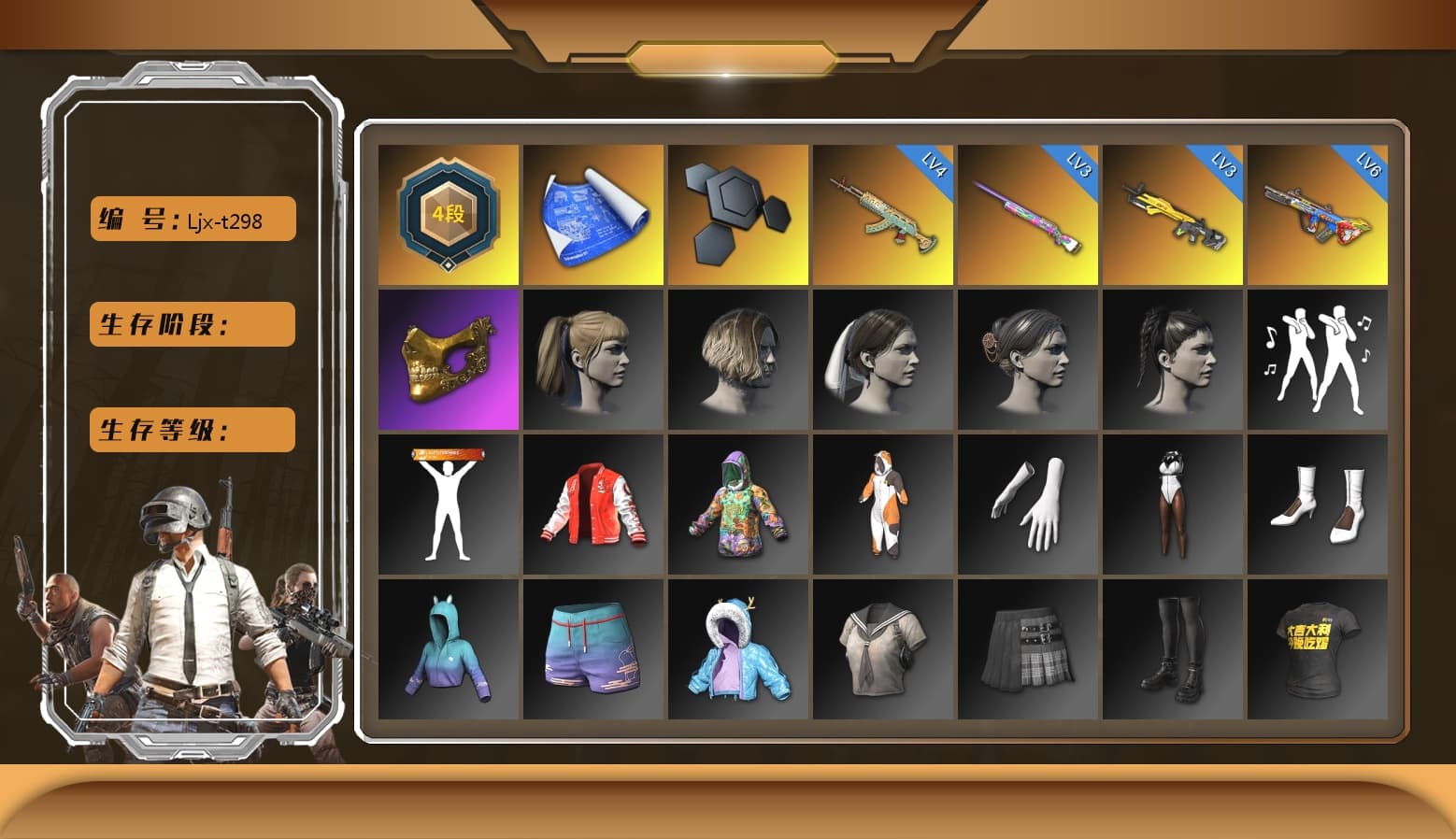The height and width of the screenshot is (839, 1456).
Task: Click the 编号 Ljx-t298 label
Action: [191, 219]
